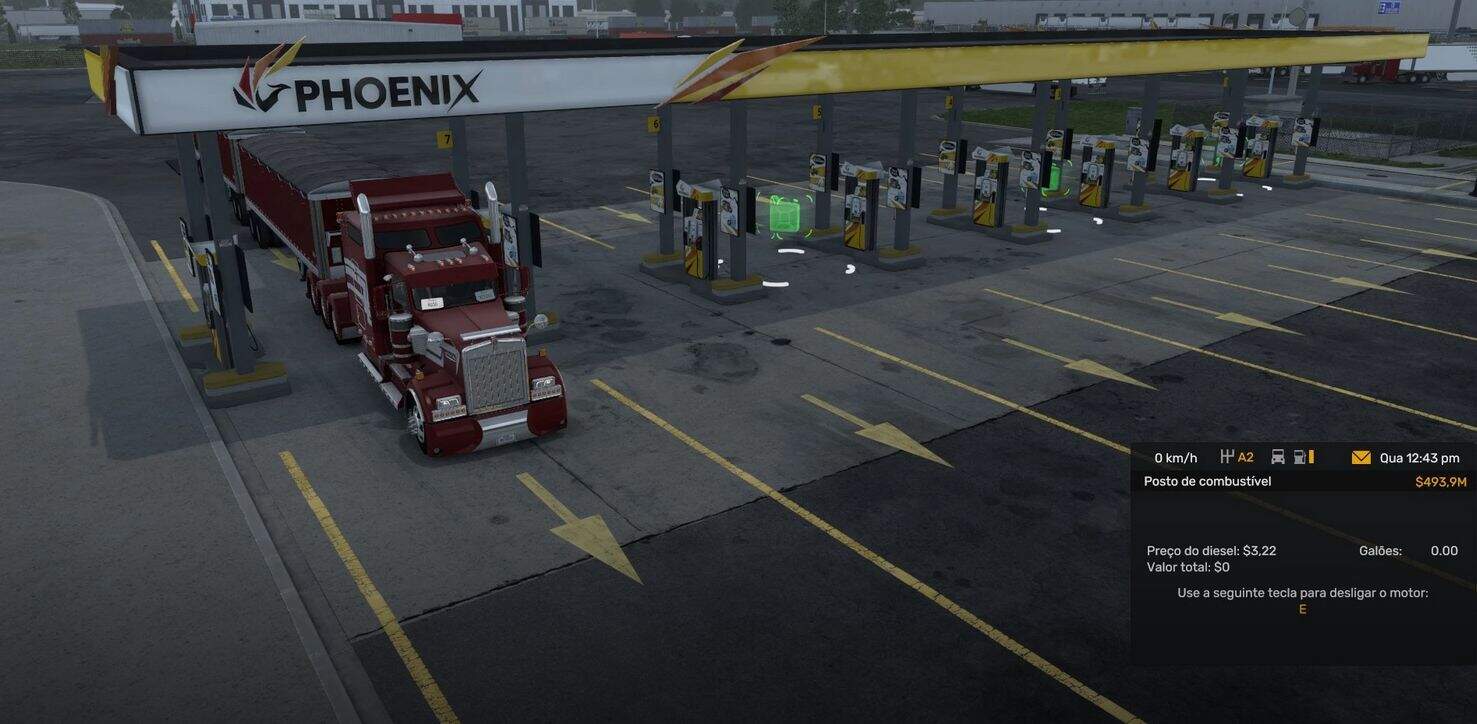Image resolution: width=1477 pixels, height=724 pixels.
Task: Click the gear shifter icon
Action: 1227,457
